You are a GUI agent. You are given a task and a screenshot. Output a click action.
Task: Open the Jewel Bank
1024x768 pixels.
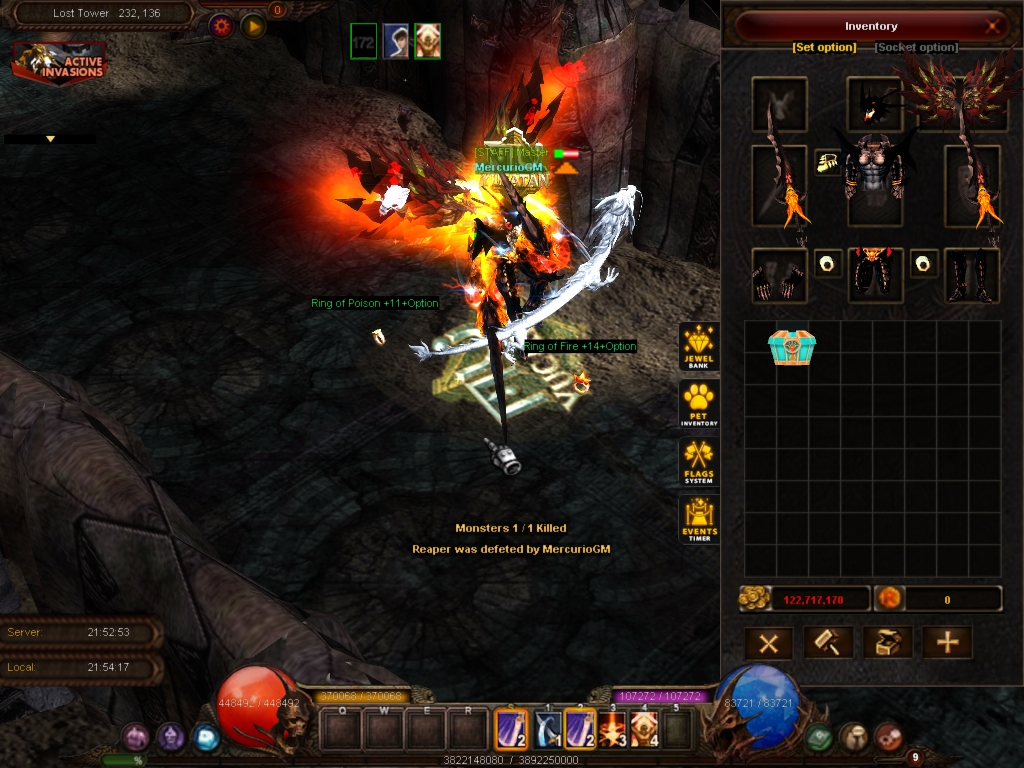699,346
